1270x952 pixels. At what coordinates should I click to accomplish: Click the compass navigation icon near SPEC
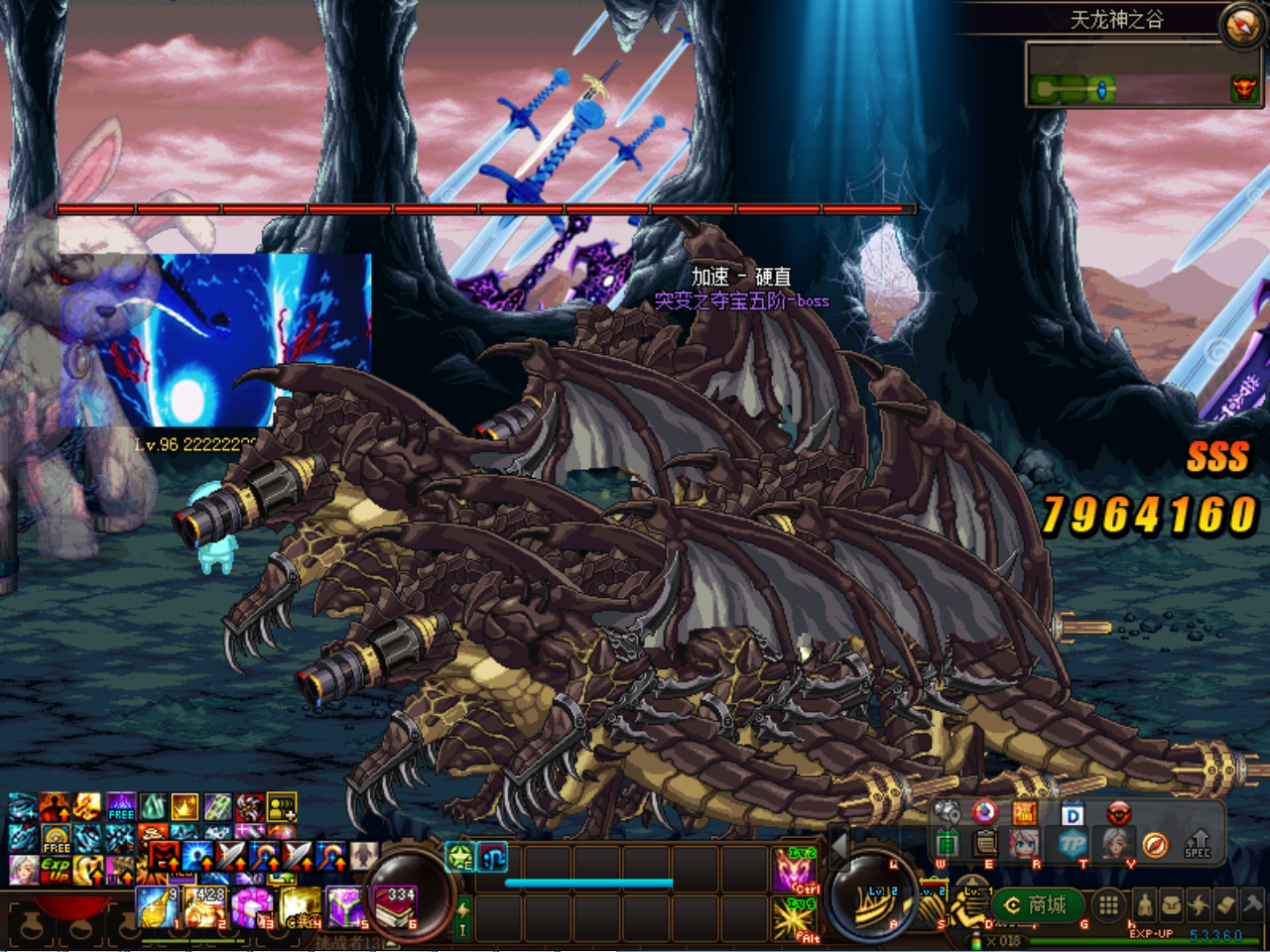[1155, 845]
